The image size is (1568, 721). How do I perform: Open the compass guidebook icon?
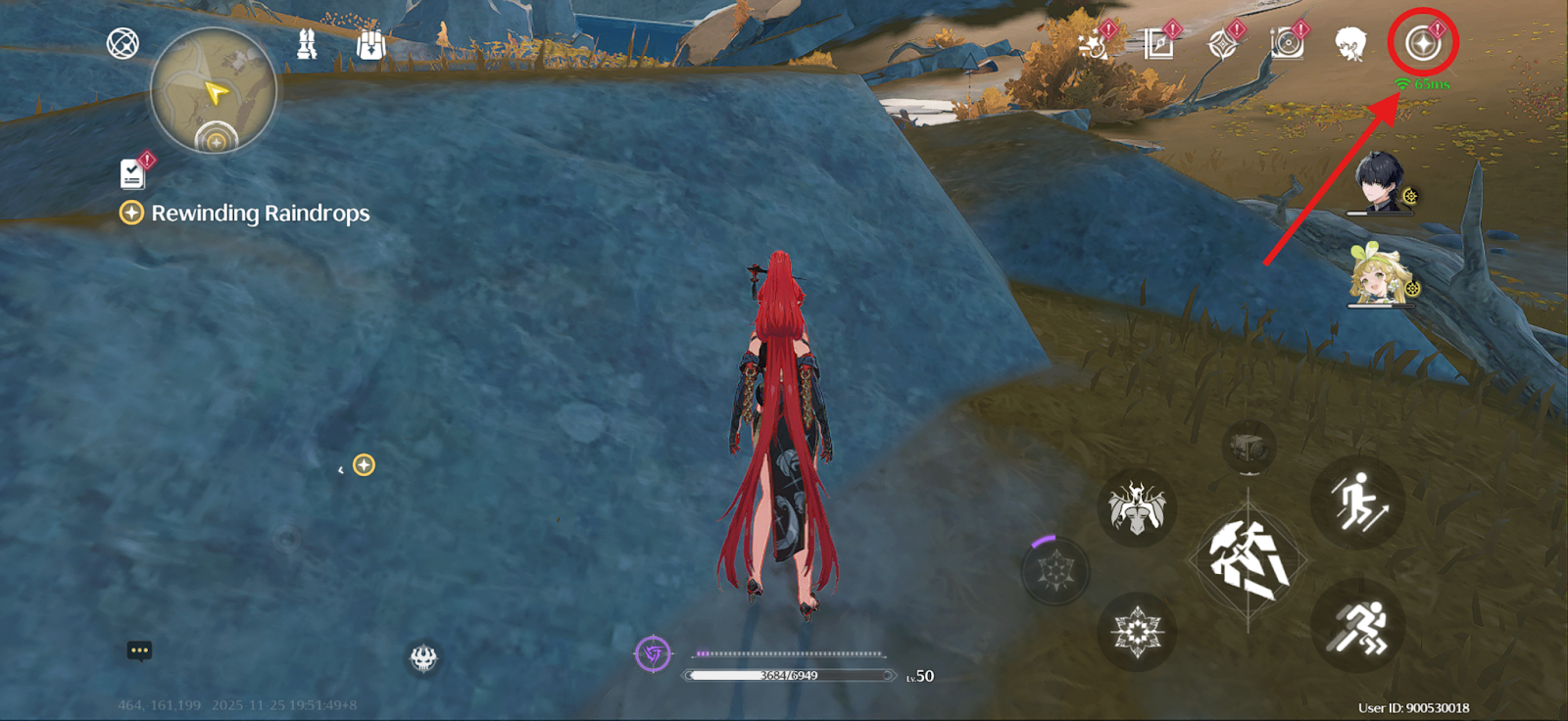pyautogui.click(x=1158, y=44)
